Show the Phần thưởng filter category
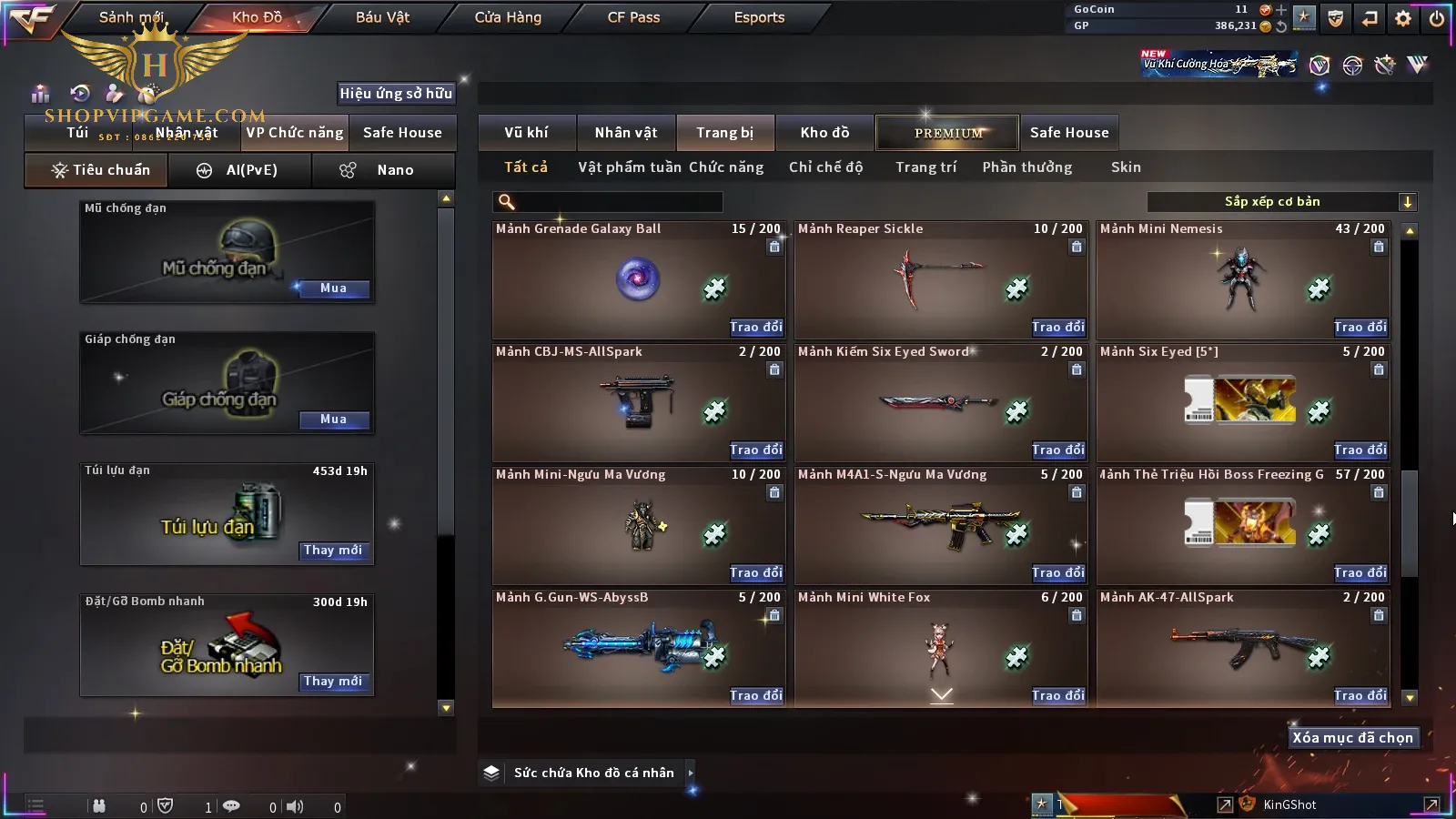The image size is (1456, 819). (1026, 167)
